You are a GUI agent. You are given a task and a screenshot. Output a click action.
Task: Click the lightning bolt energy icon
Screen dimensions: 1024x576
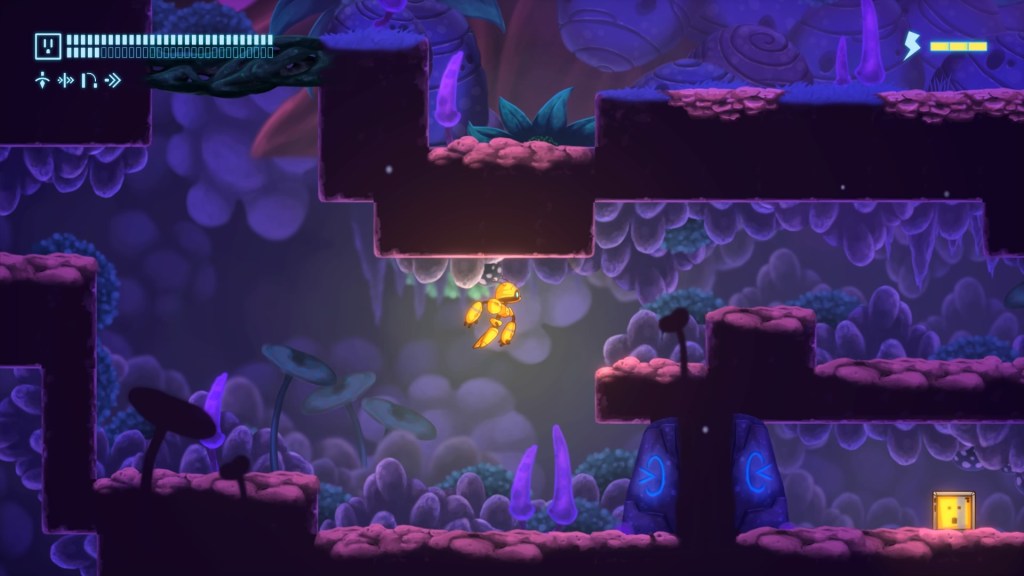point(912,45)
